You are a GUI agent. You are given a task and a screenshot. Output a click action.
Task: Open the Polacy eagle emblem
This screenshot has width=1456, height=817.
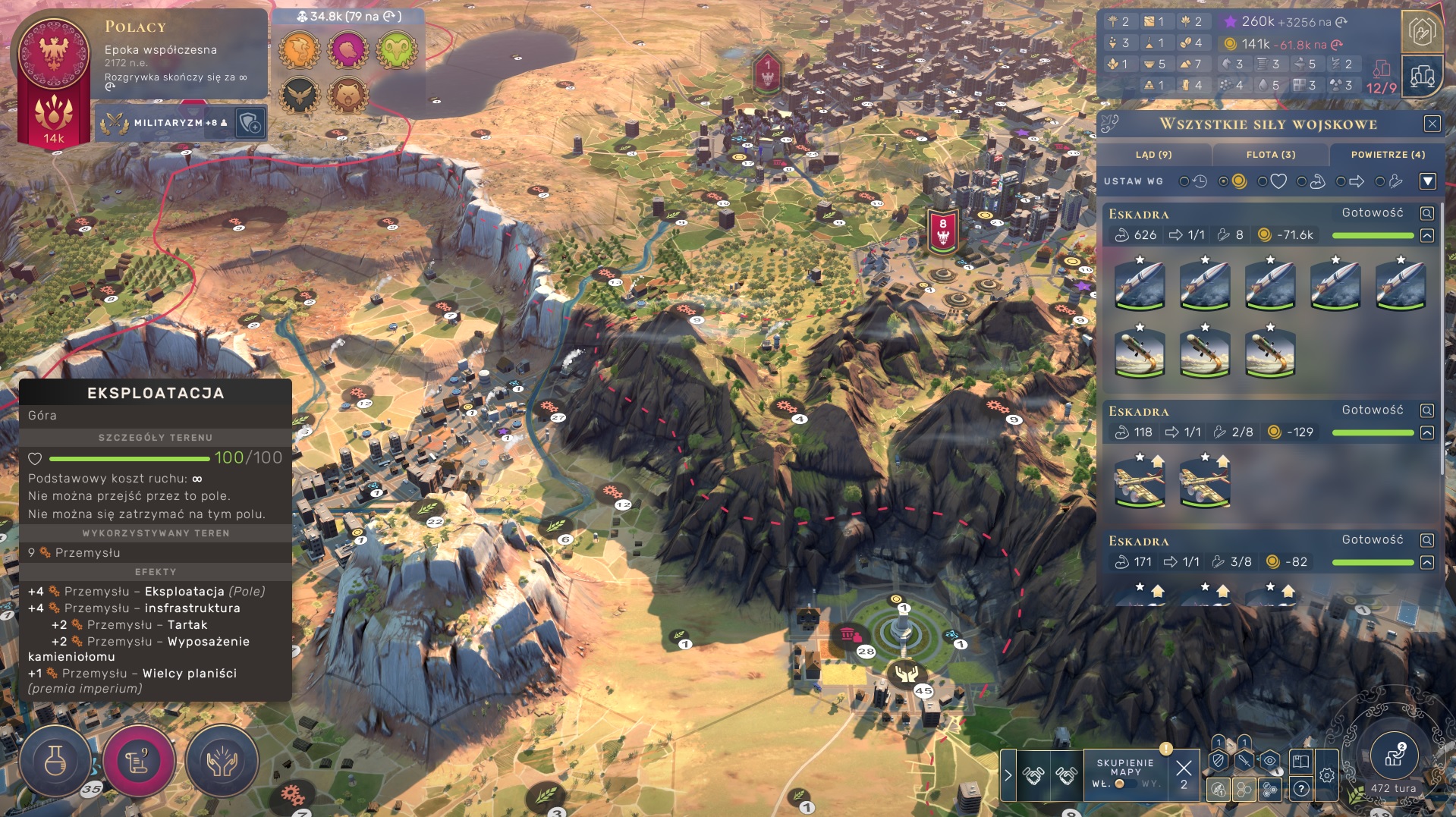coord(53,53)
